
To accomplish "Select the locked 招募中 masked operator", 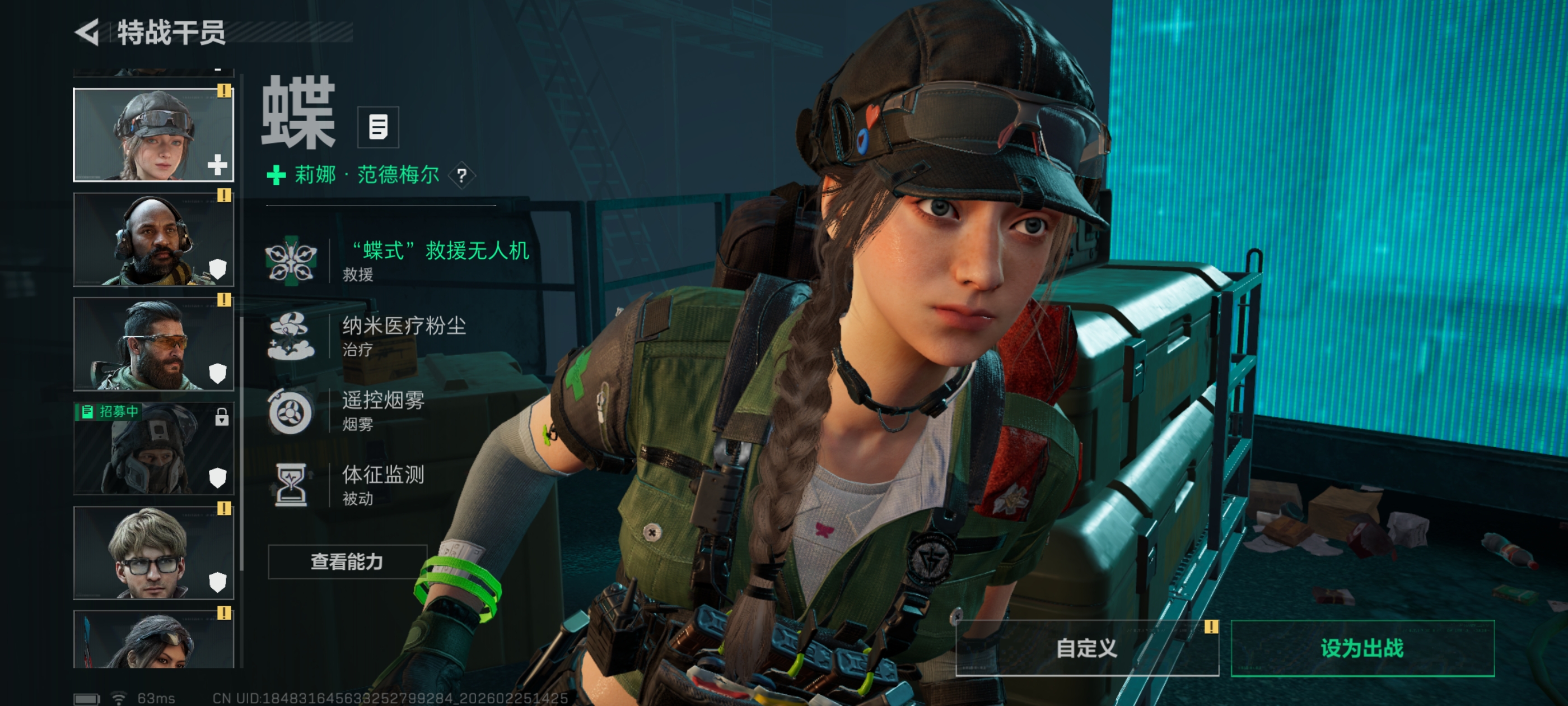I will [x=153, y=449].
